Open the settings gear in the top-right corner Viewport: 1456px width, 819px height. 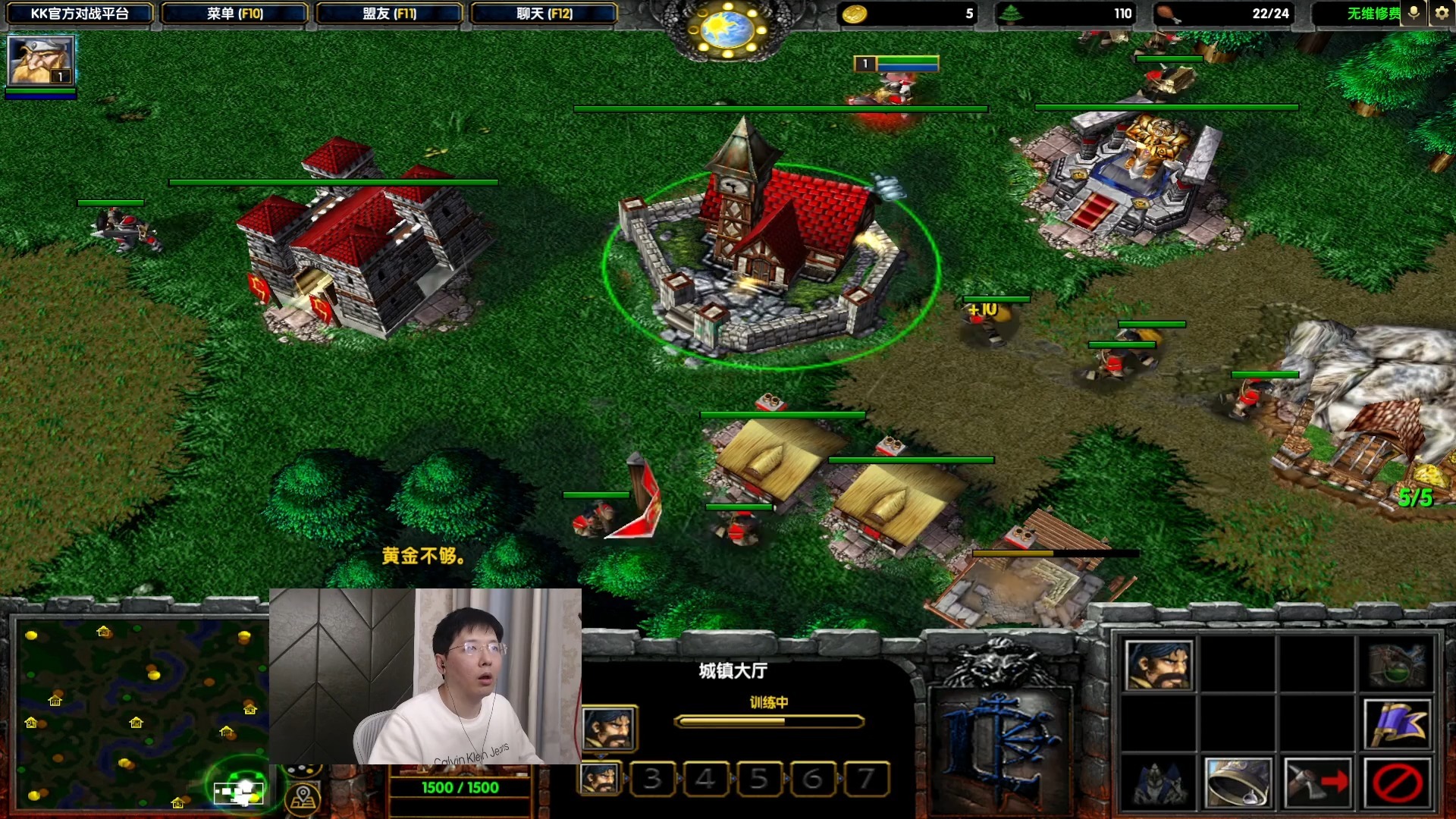pyautogui.click(x=1441, y=13)
